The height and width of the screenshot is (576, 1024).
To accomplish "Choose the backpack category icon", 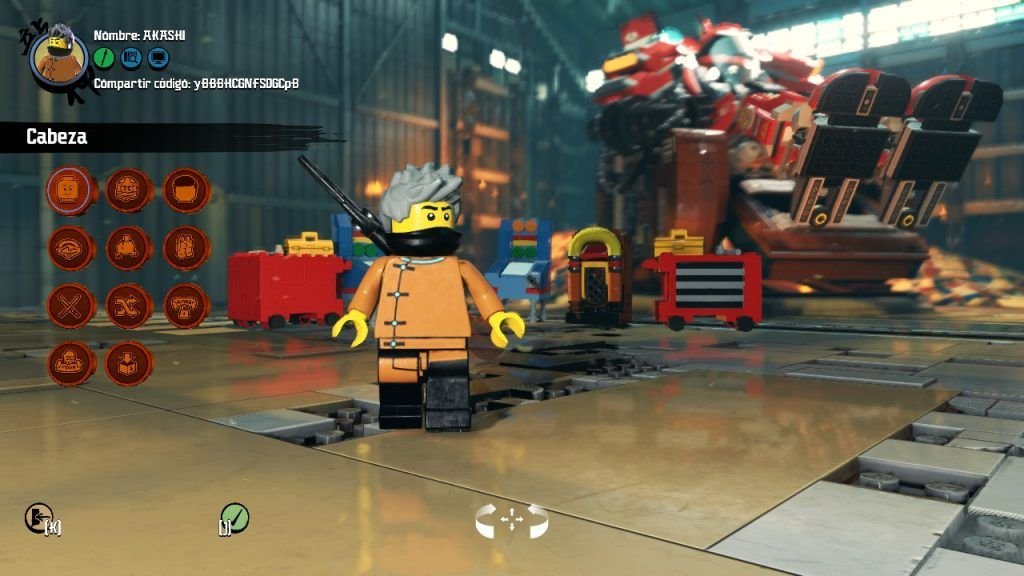I will pos(186,248).
